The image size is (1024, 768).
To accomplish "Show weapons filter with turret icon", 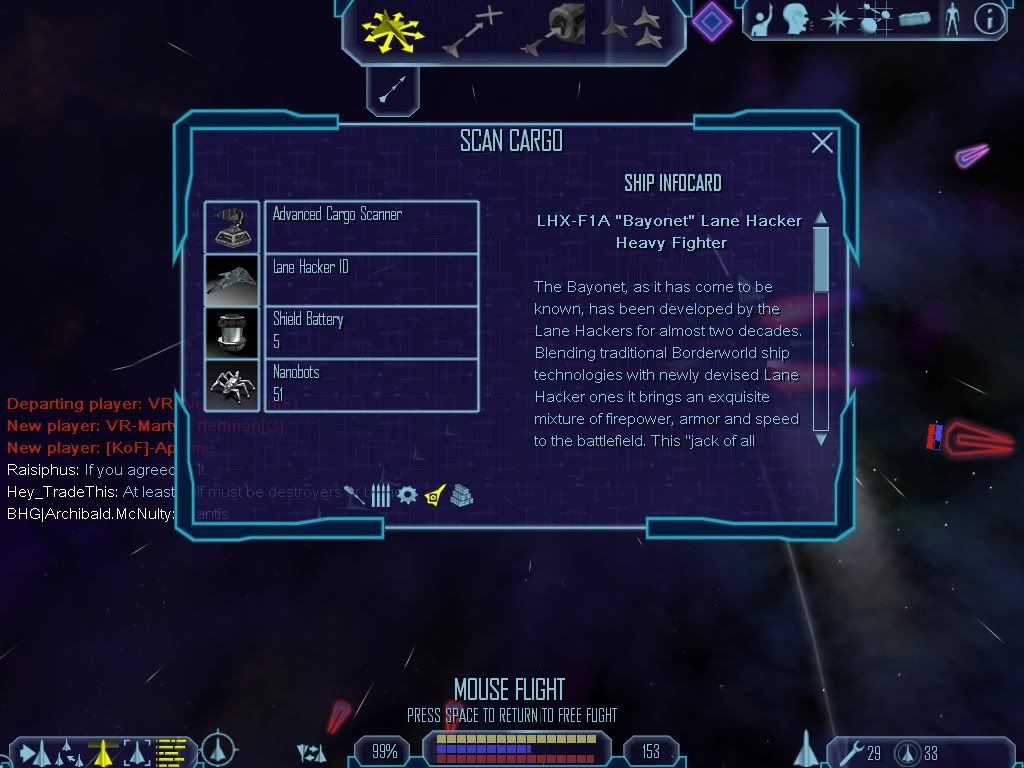I will (x=355, y=495).
